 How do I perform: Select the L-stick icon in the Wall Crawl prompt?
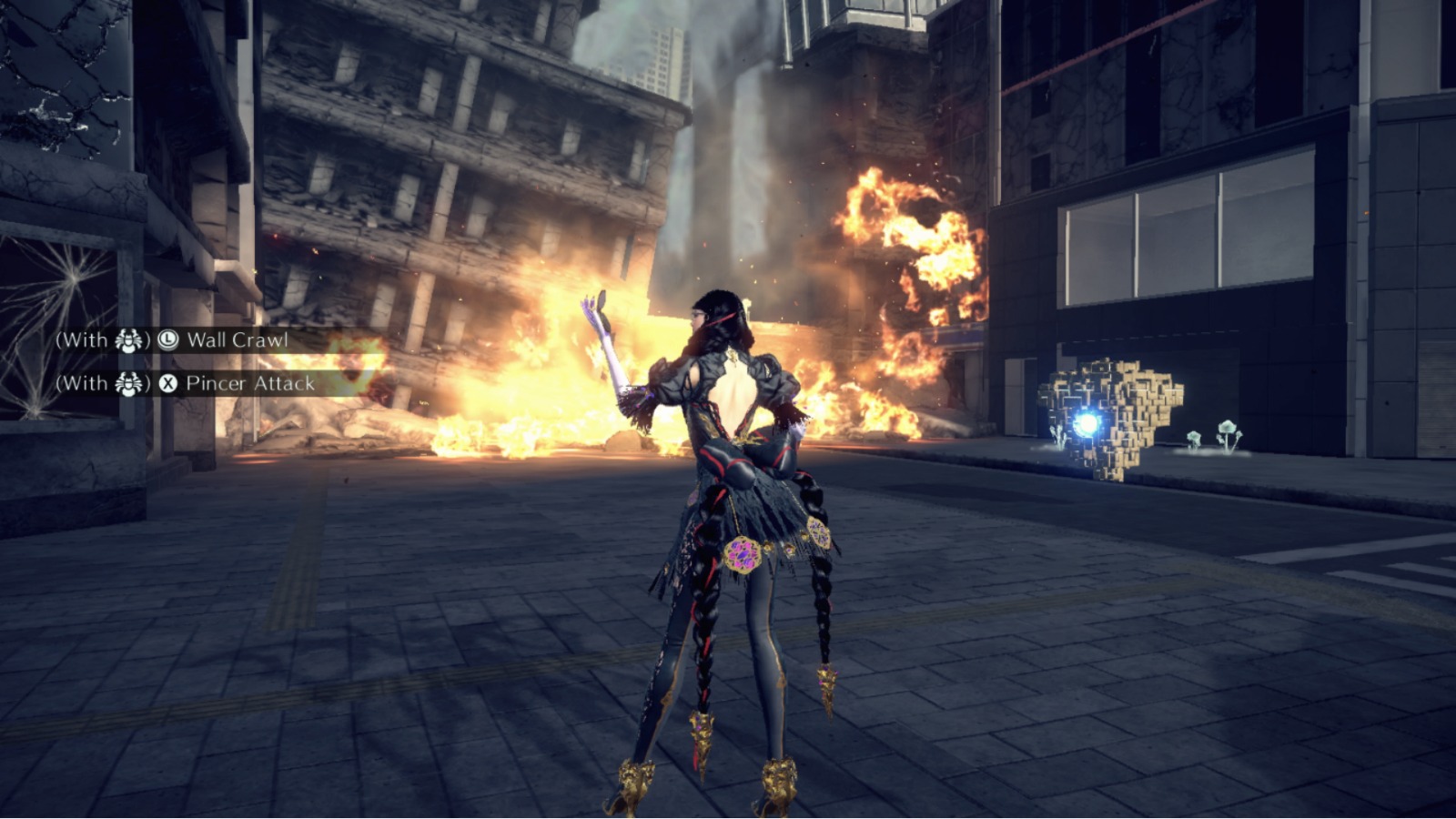click(168, 340)
